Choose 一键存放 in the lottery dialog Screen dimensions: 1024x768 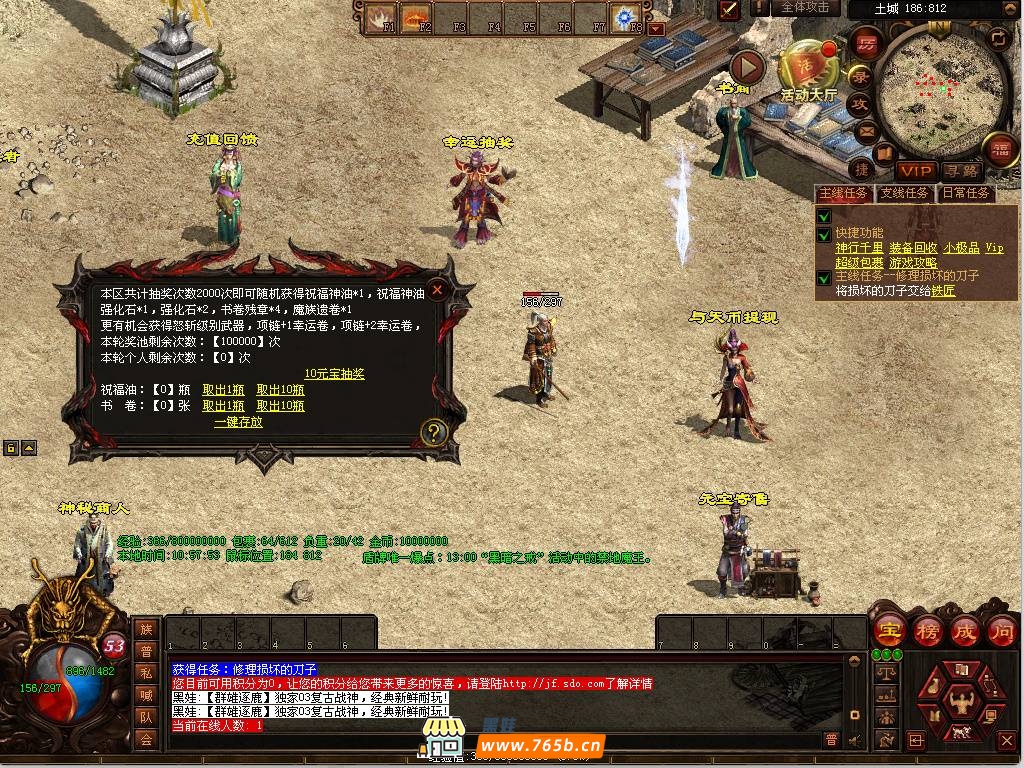pyautogui.click(x=238, y=422)
